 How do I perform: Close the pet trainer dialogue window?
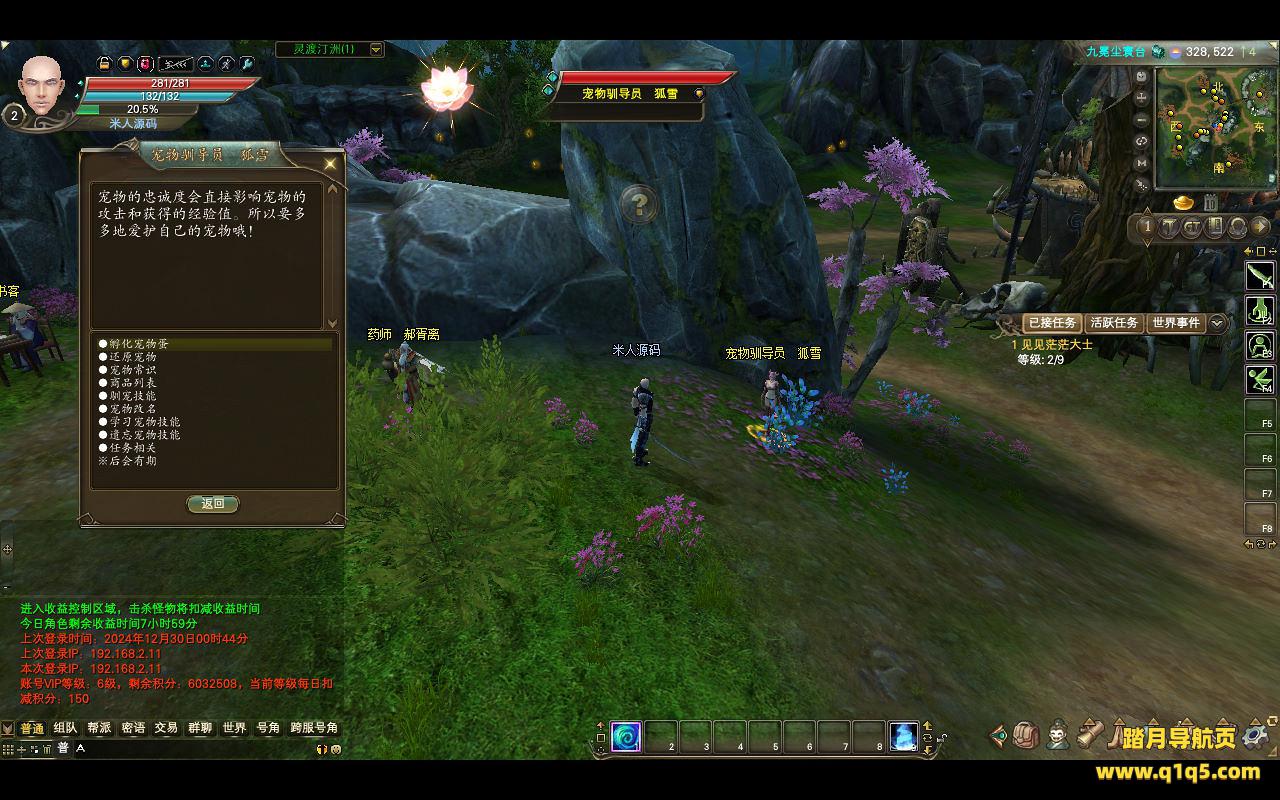[330, 164]
